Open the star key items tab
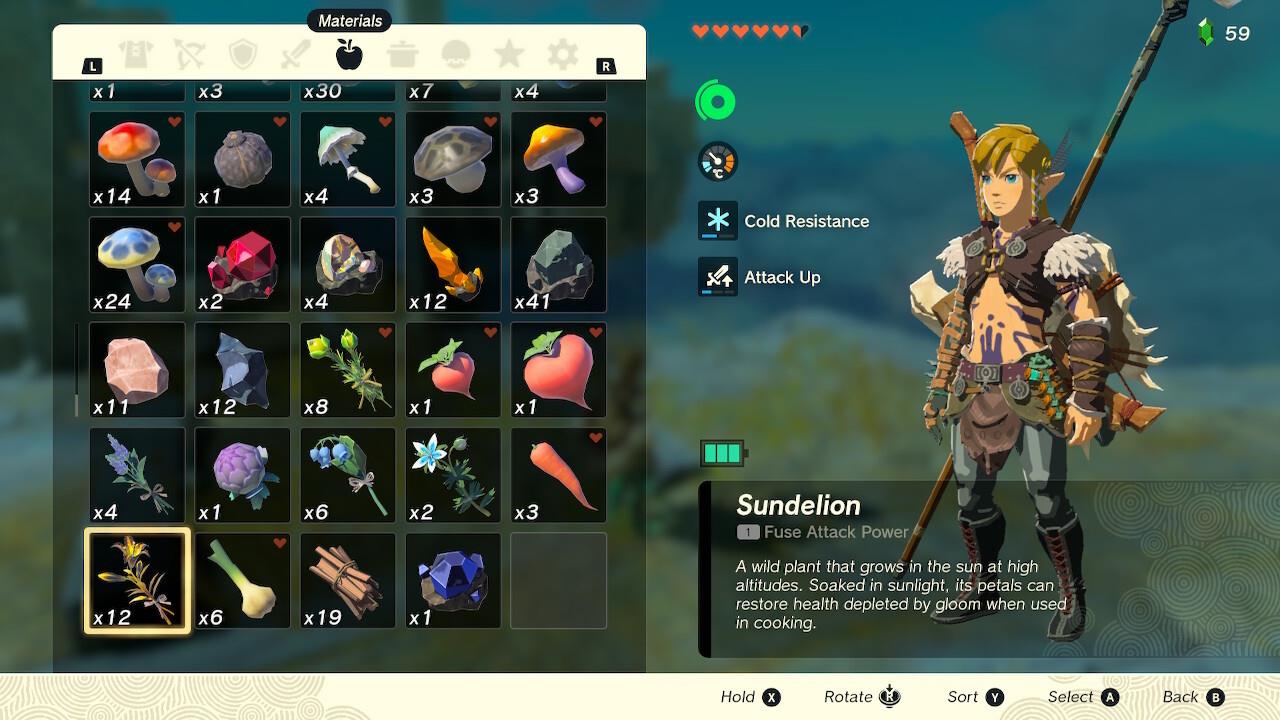The width and height of the screenshot is (1280, 720). coord(509,54)
